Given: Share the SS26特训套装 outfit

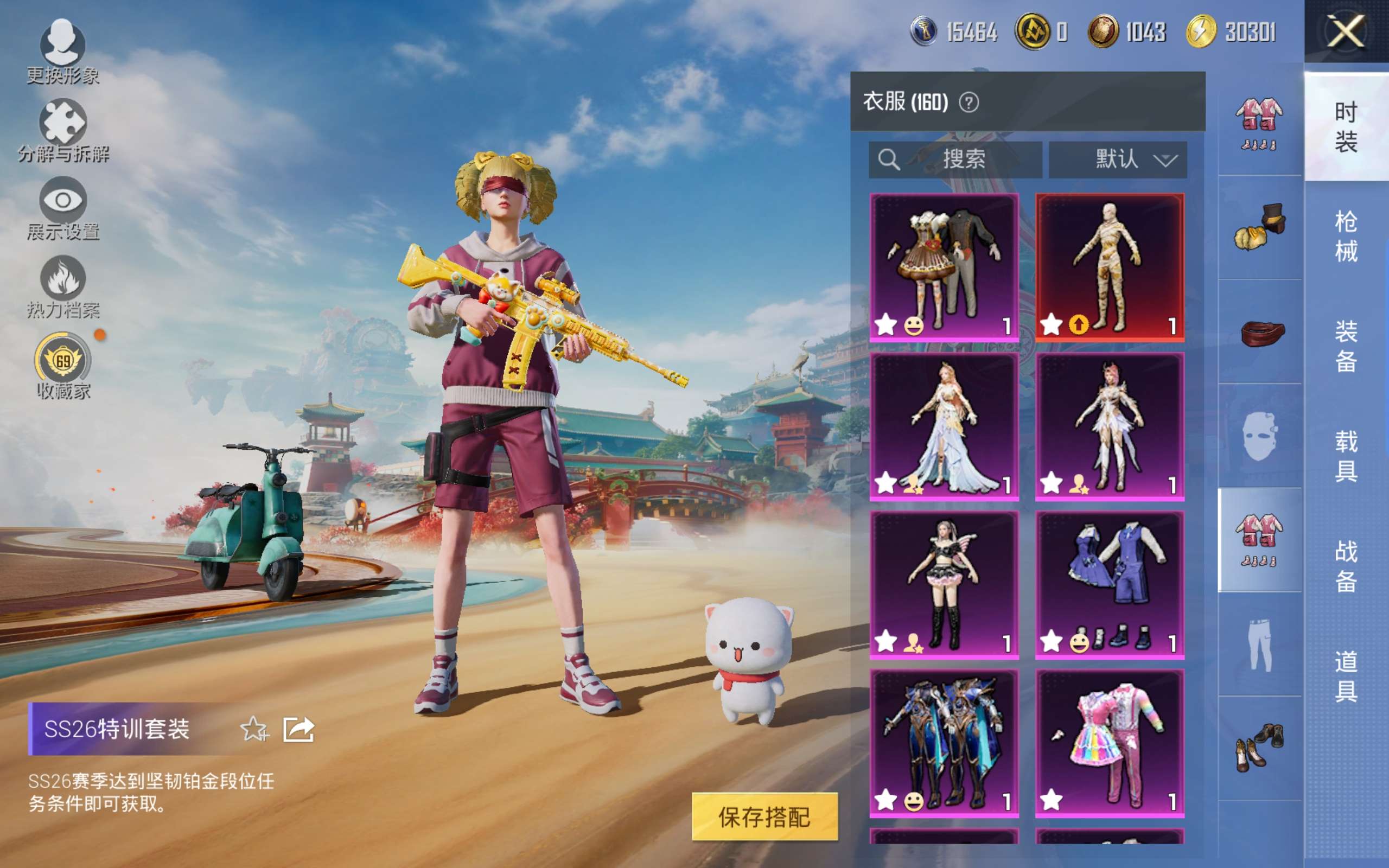Looking at the screenshot, I should click(x=298, y=730).
